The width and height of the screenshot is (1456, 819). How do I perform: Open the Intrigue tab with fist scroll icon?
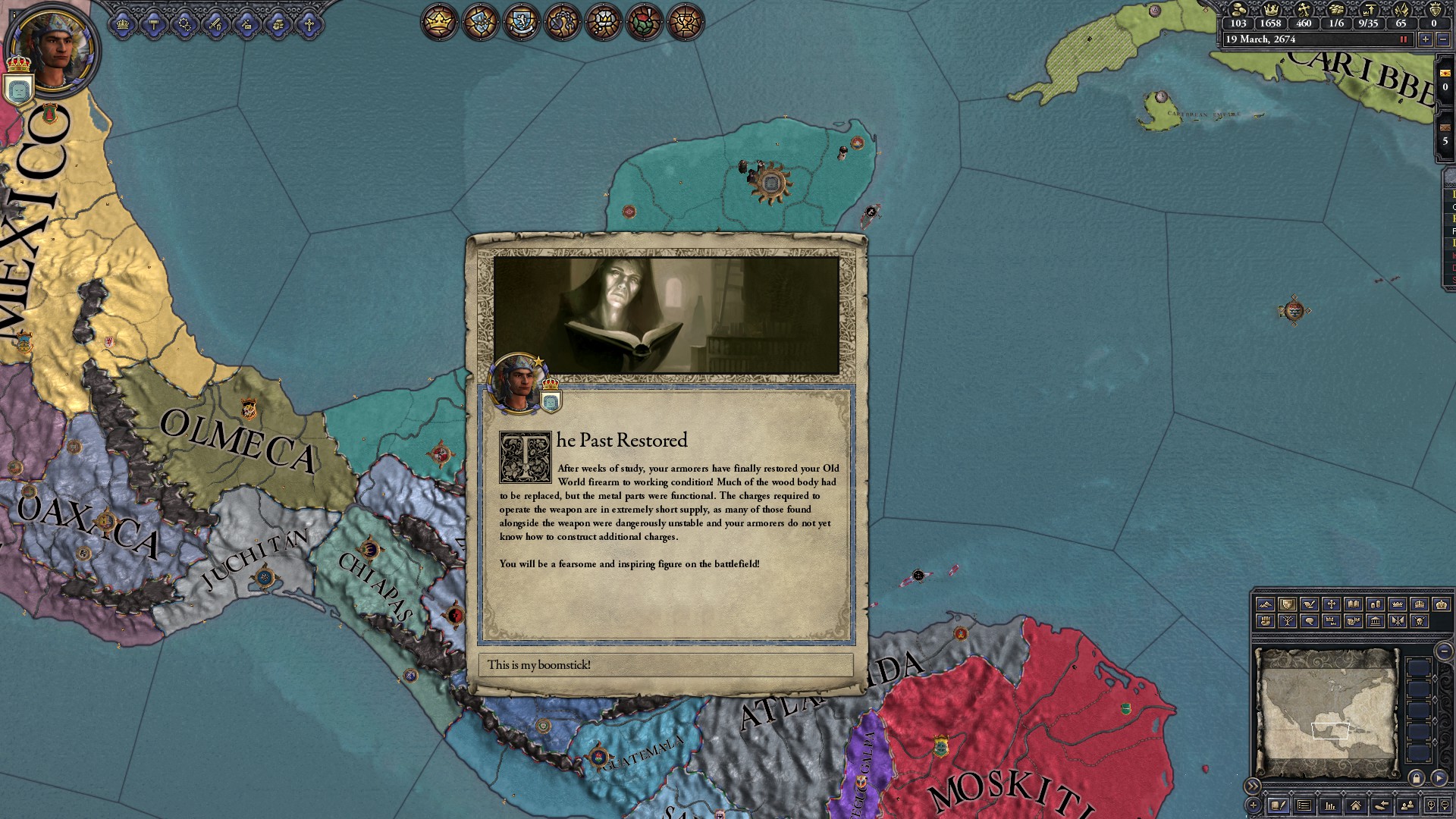pos(278,25)
